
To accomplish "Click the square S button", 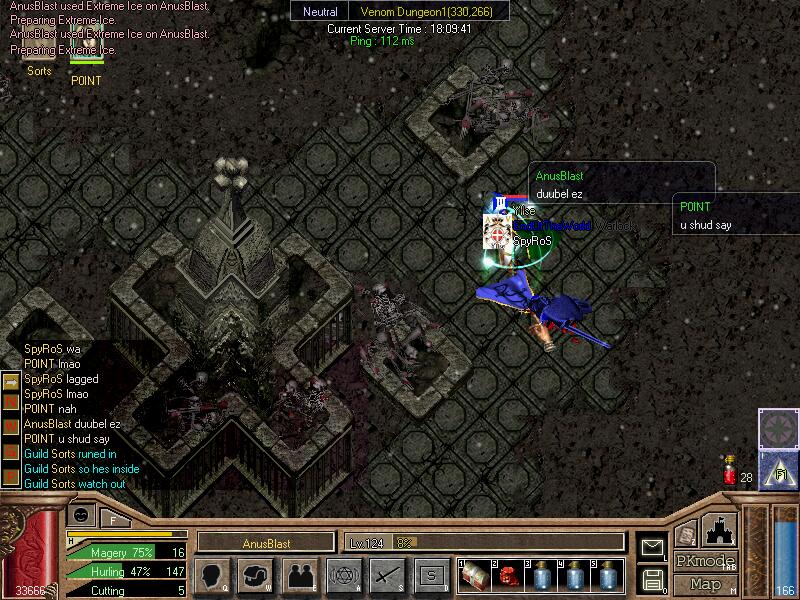I will (x=431, y=576).
